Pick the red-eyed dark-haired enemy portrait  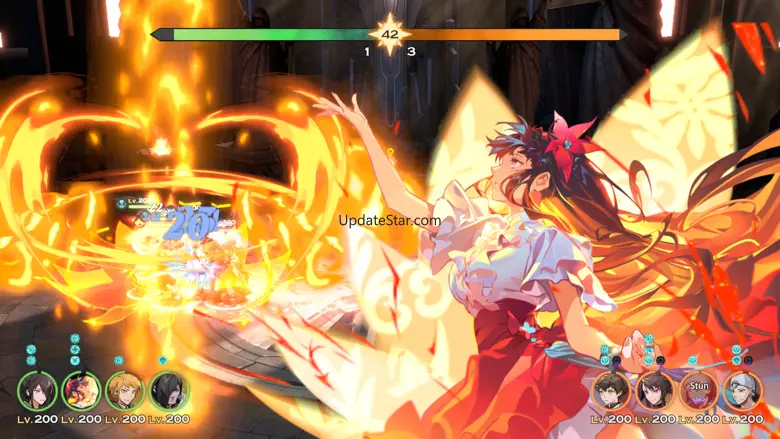[655, 390]
